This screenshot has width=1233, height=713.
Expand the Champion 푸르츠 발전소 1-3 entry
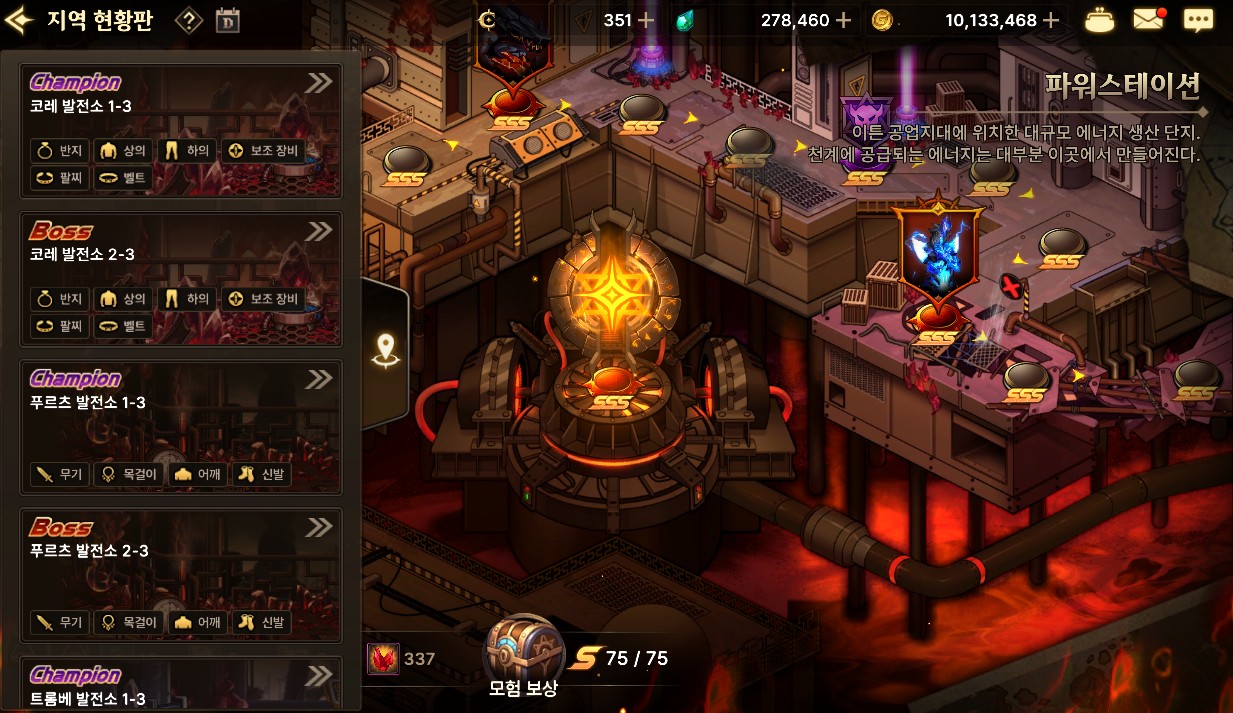(319, 379)
